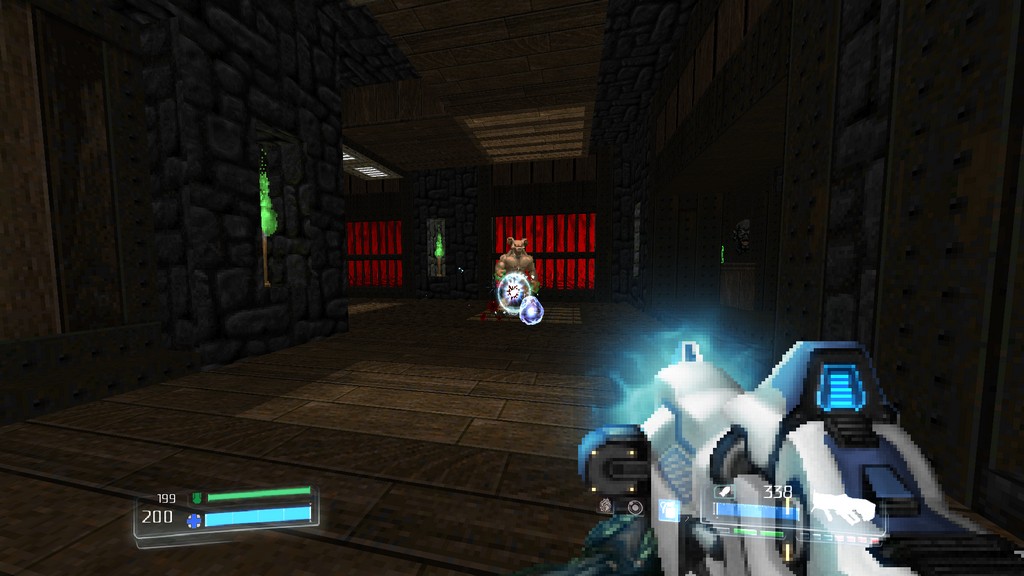Screen dimensions: 1024x576
Task: Click the glowing blue square HUD icon
Action: (667, 509)
